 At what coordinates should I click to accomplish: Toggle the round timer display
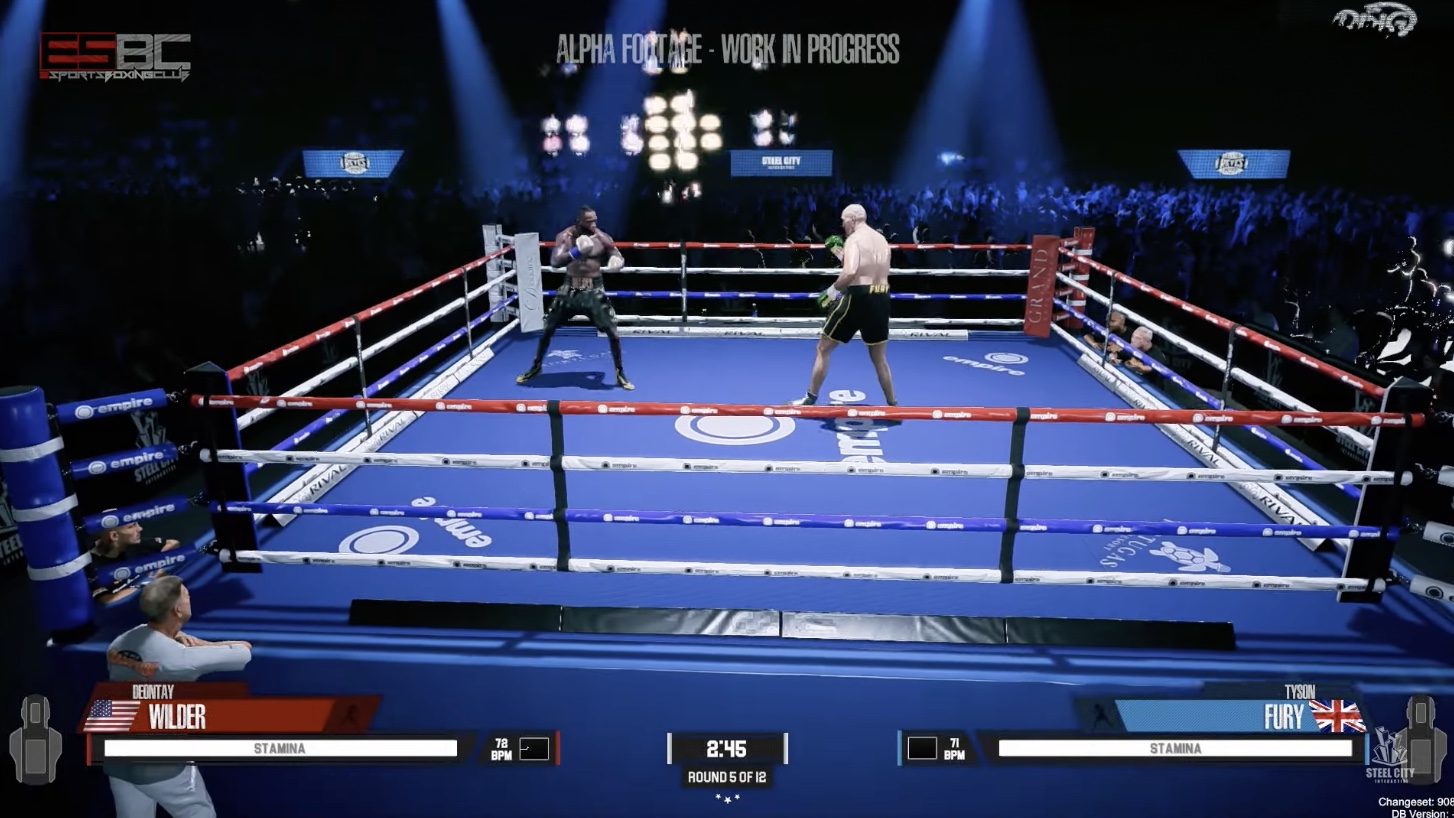[x=727, y=747]
